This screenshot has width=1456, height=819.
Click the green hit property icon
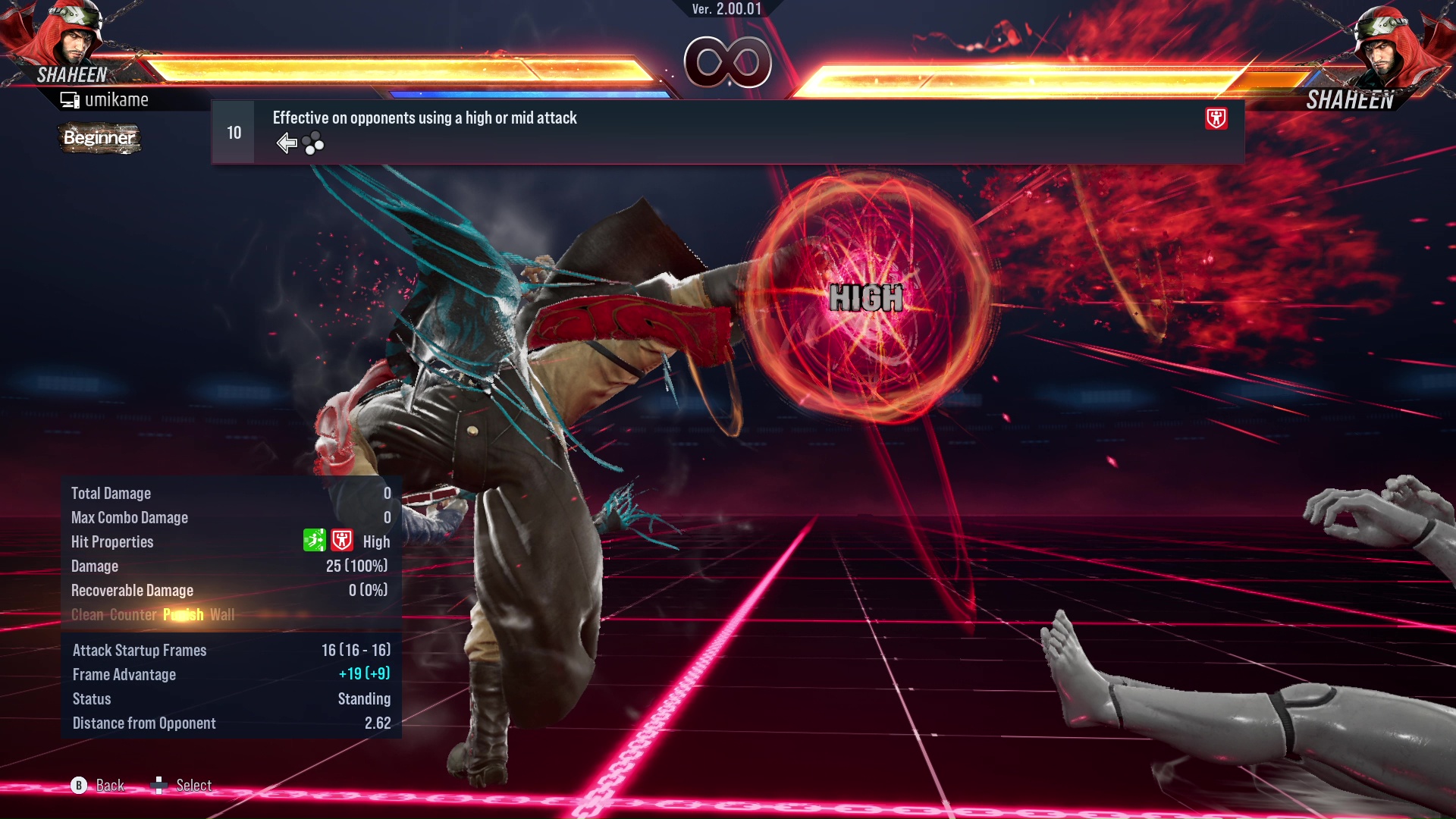tap(314, 541)
